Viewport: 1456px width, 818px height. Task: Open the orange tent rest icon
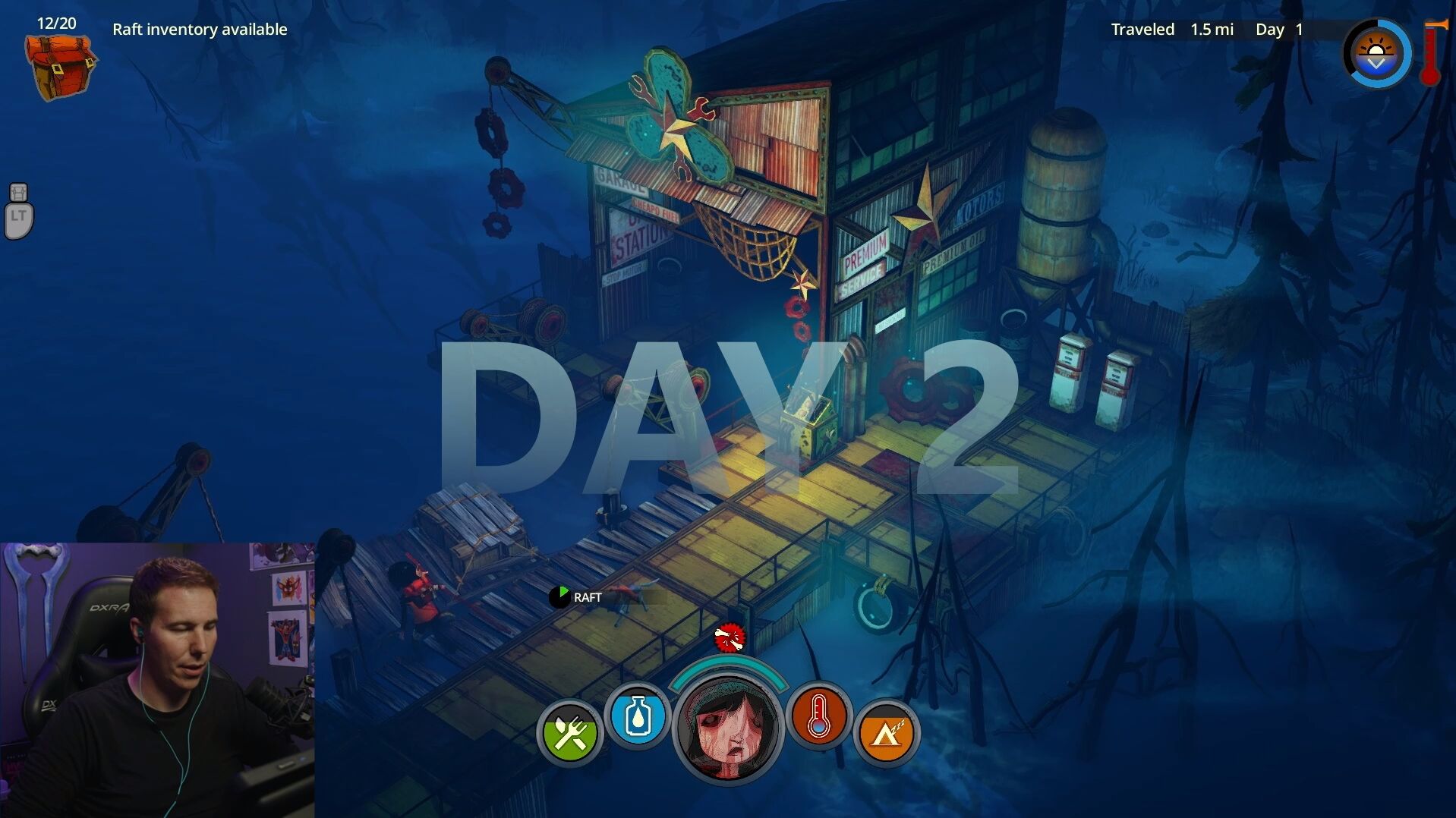tap(886, 733)
